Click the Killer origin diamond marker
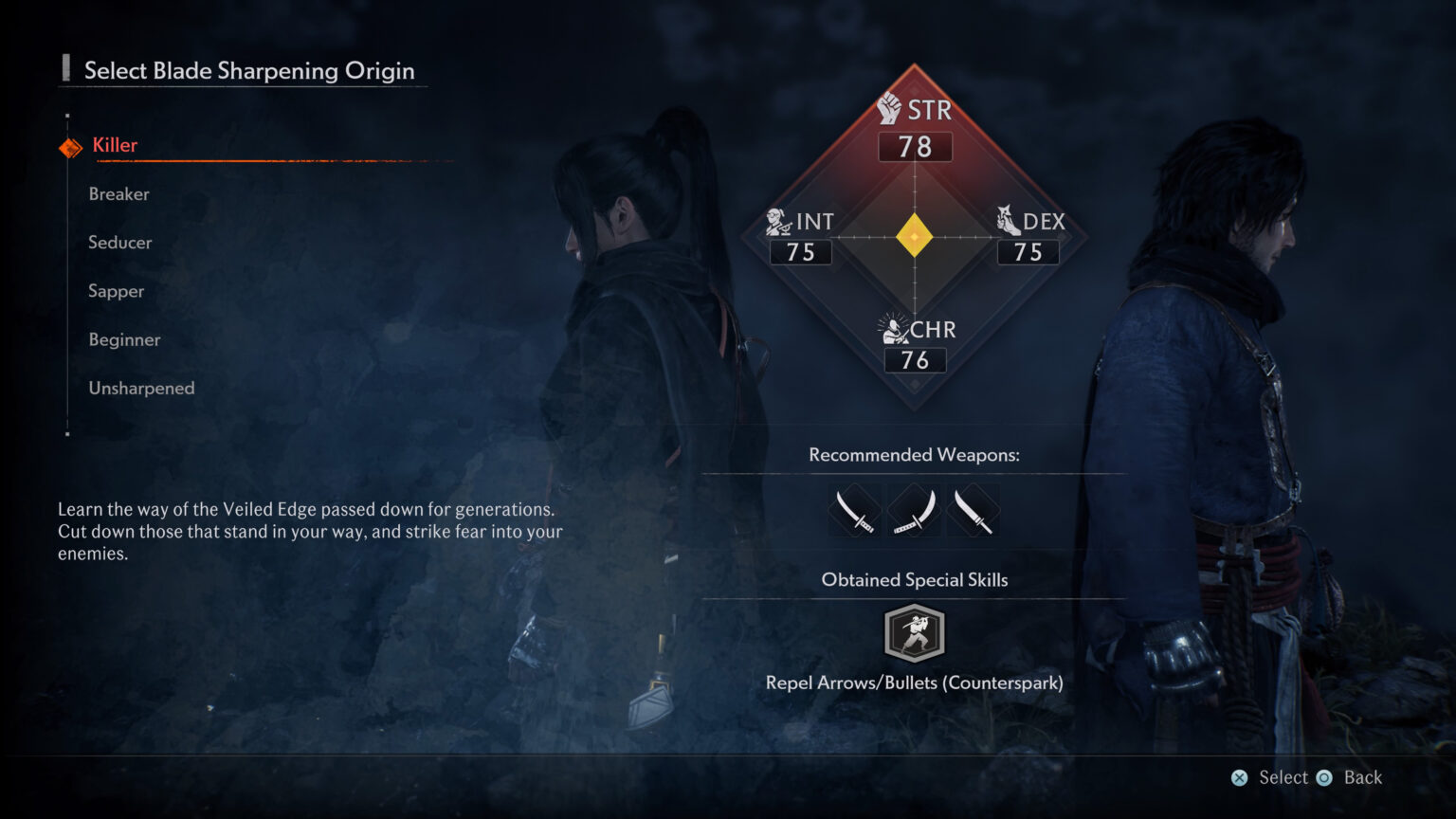The image size is (1456, 819). tap(69, 146)
